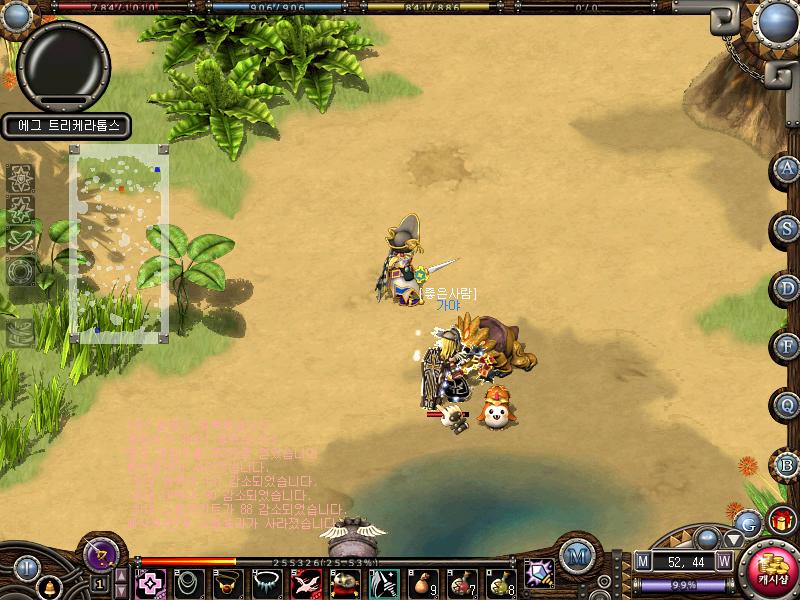
Task: Use the yellow potion slot with count 8
Action: 500,583
